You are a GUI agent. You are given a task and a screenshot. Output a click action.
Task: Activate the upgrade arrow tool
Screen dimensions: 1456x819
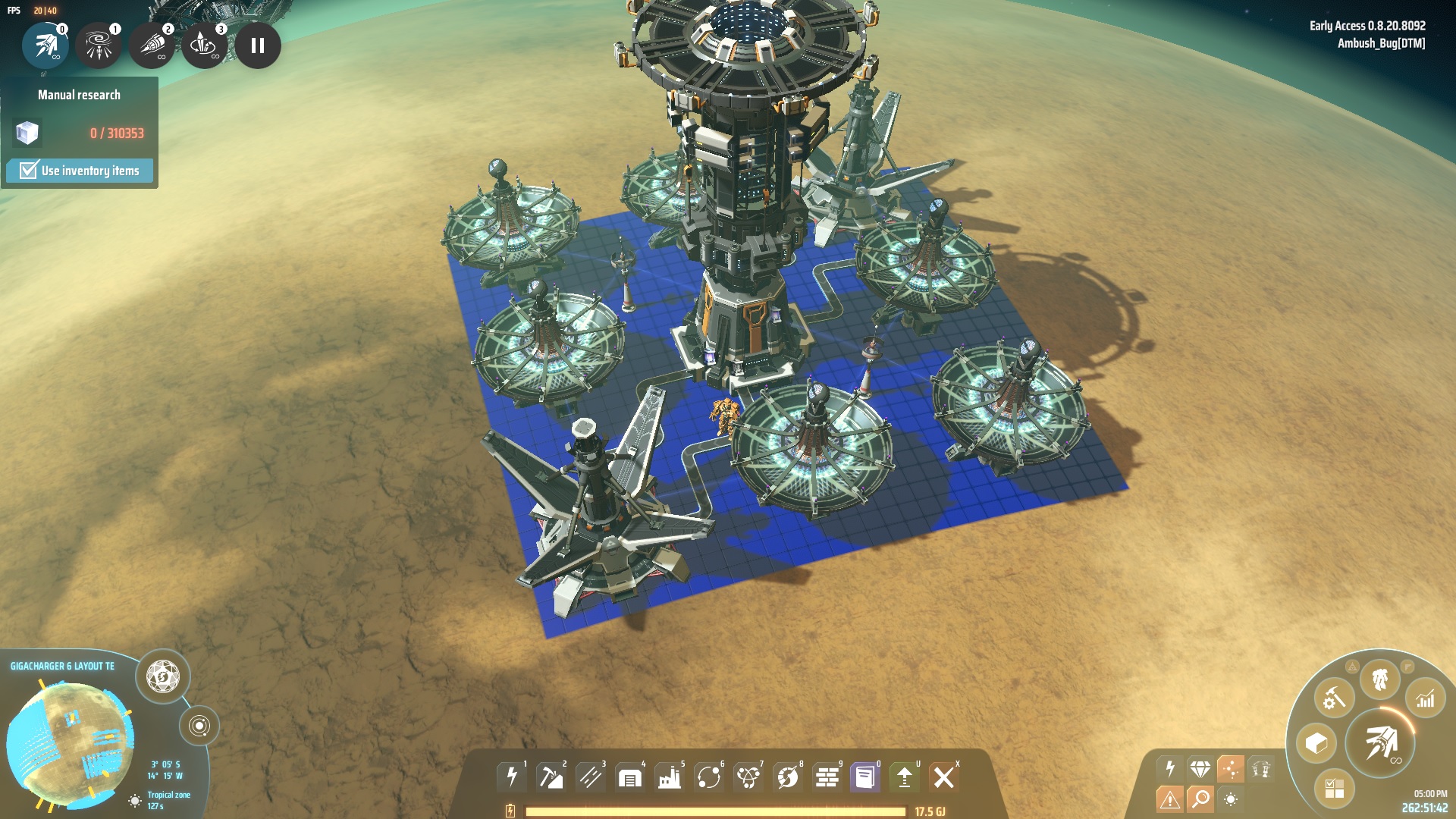905,777
